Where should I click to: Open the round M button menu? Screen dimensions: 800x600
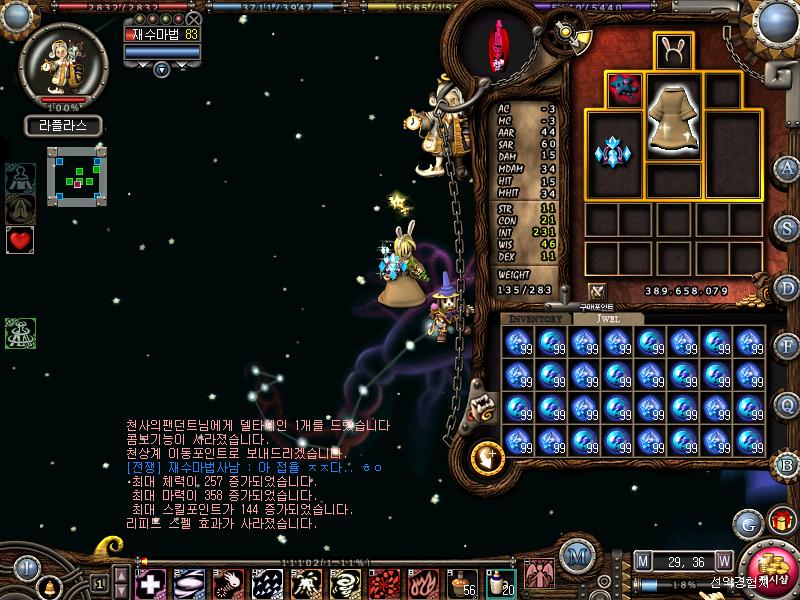574,554
